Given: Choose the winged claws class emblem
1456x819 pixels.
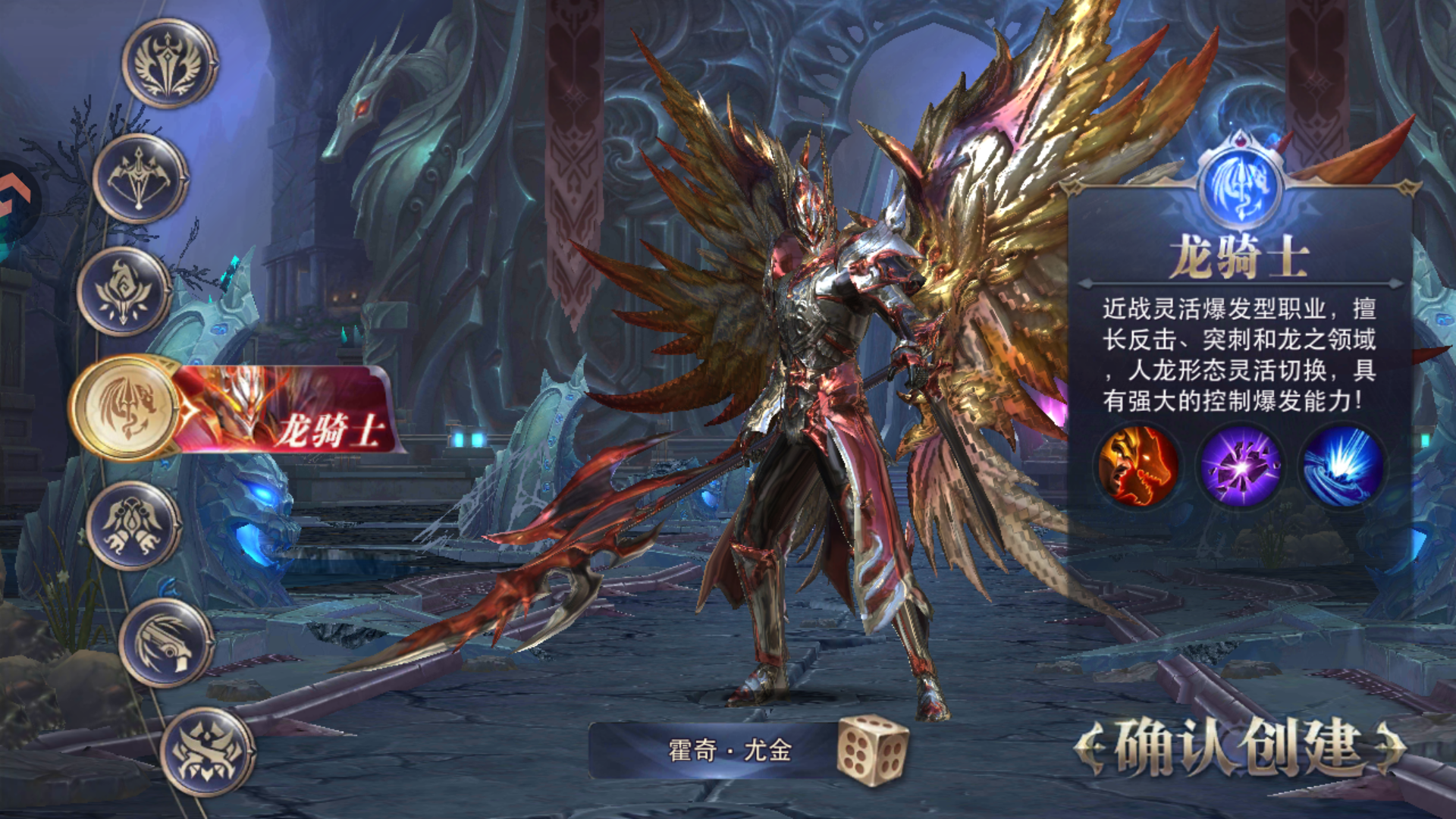Looking at the screenshot, I should [133, 525].
